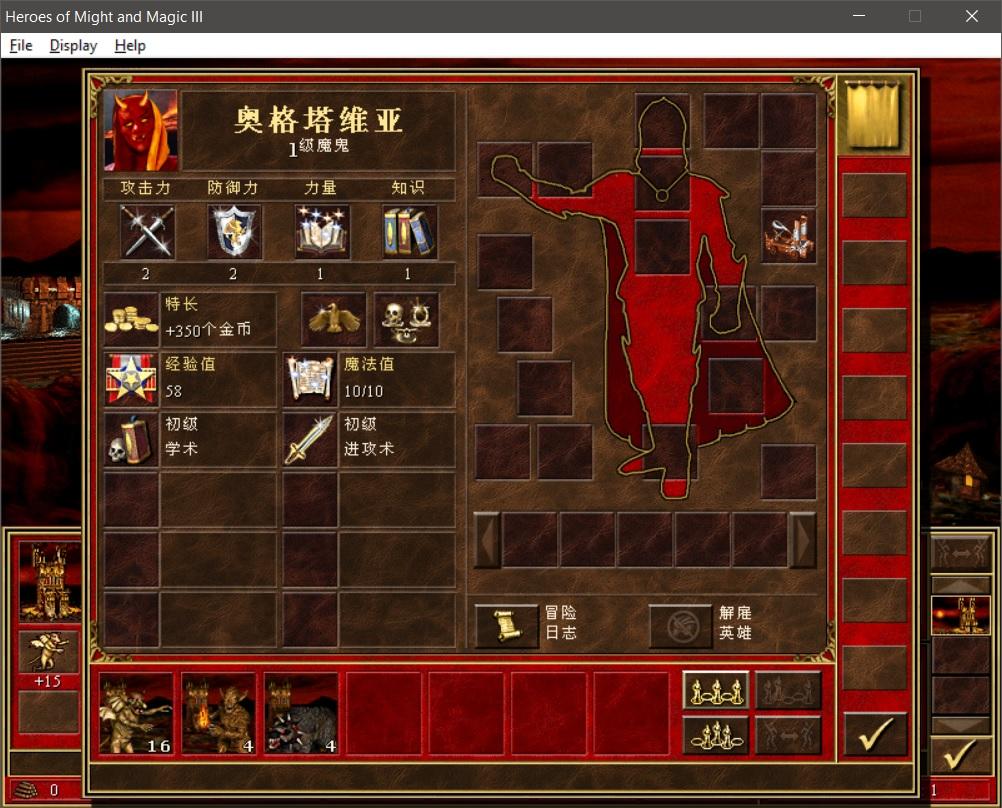1002x808 pixels.
Task: Select the hell hound stack
Action: (x=301, y=713)
